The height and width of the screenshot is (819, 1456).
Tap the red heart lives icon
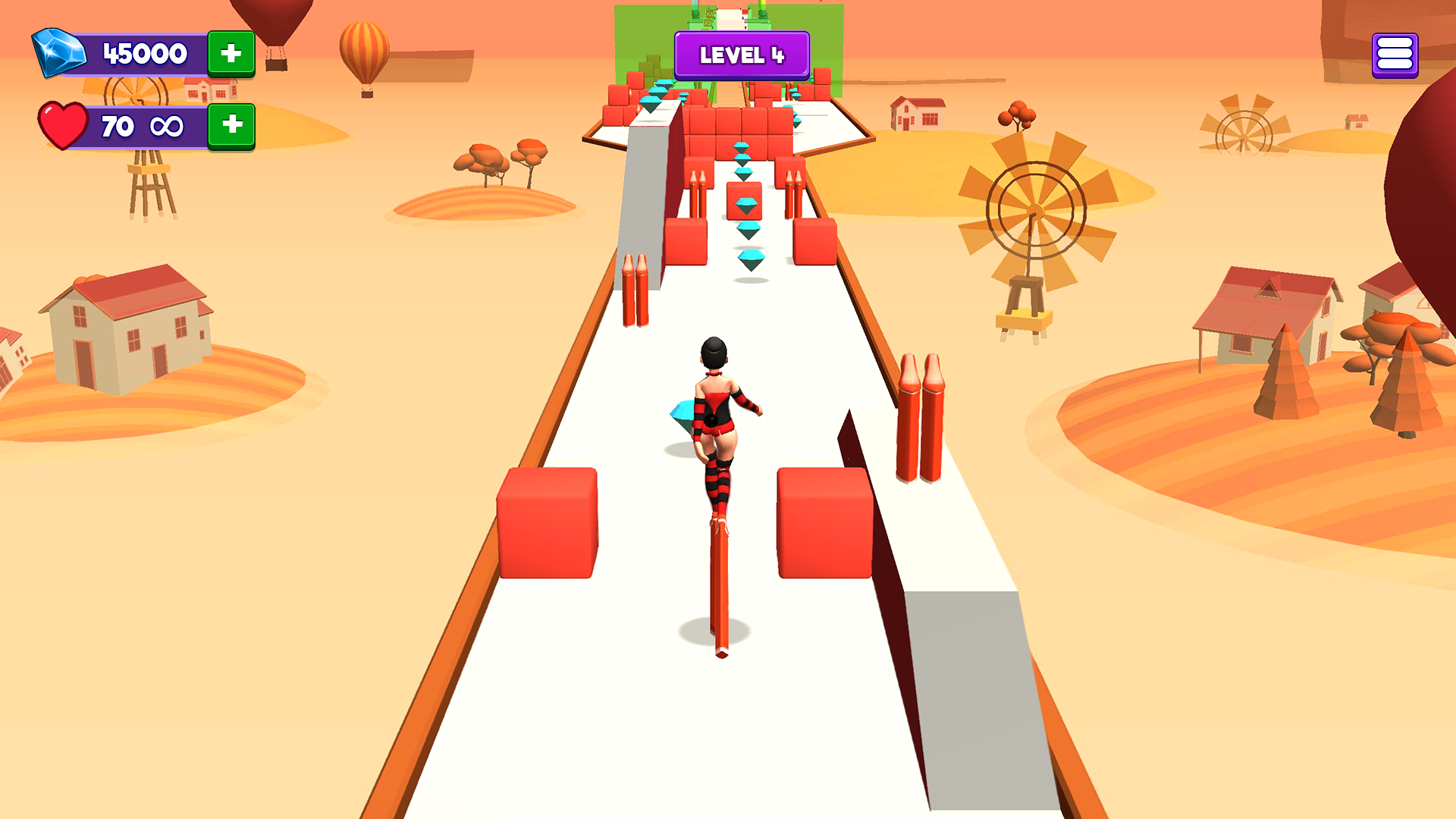point(62,126)
